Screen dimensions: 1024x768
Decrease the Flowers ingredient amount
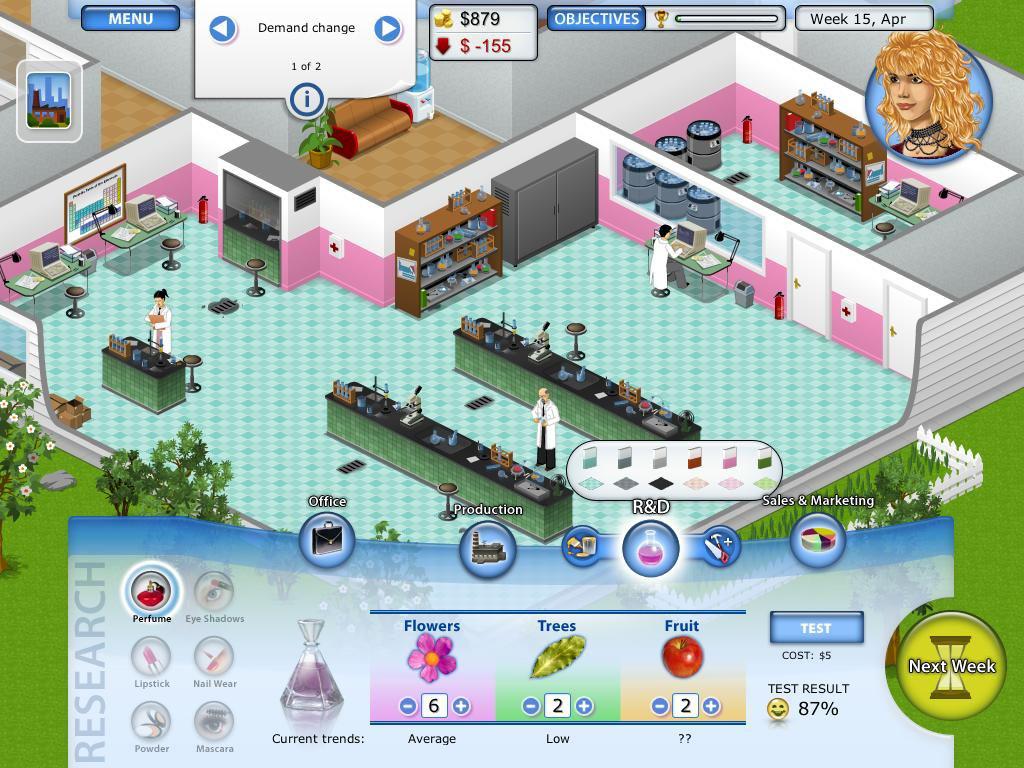click(x=407, y=706)
